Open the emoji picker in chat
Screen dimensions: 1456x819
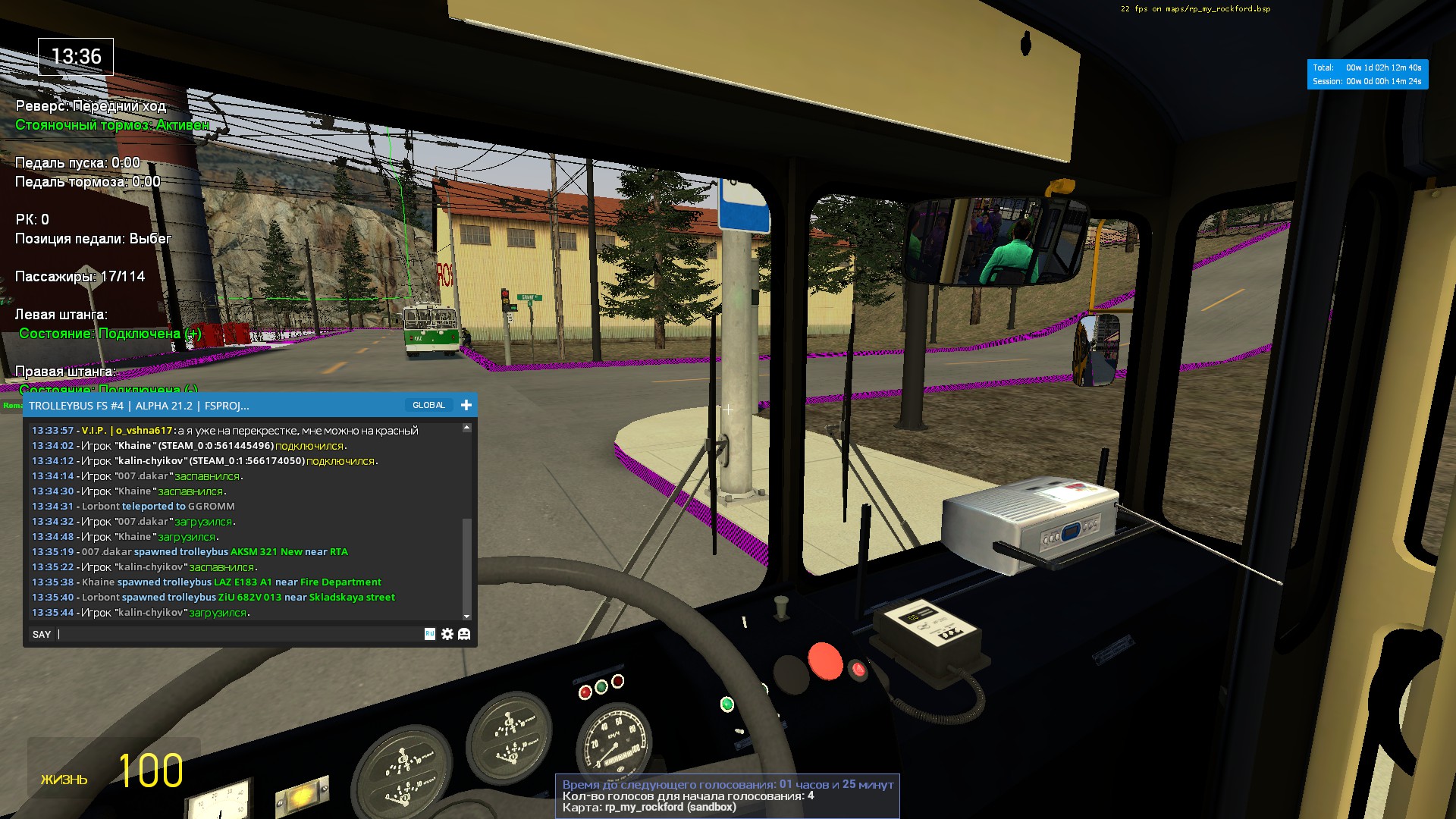pyautogui.click(x=464, y=634)
